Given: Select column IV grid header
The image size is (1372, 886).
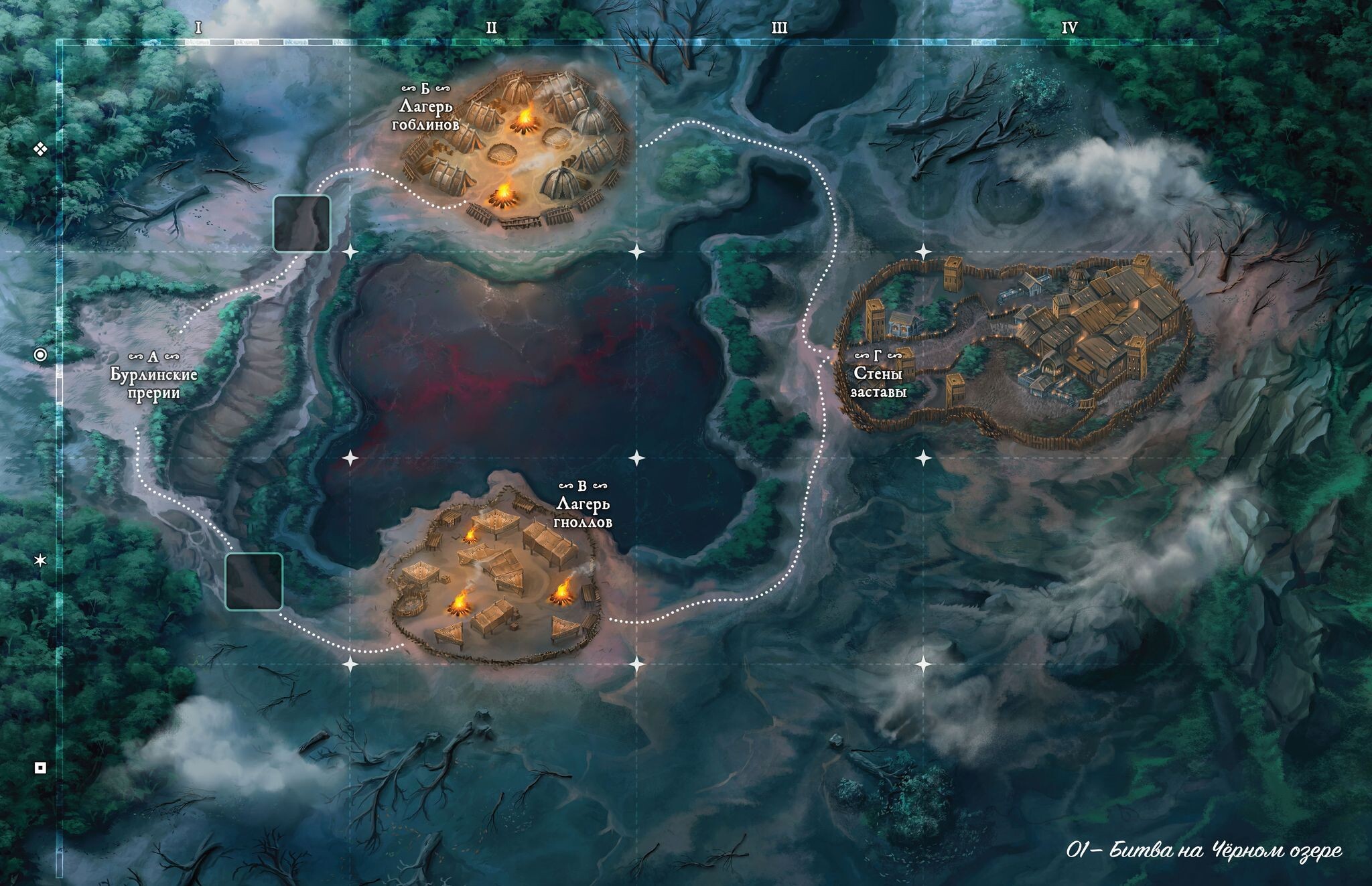Looking at the screenshot, I should [x=1069, y=27].
